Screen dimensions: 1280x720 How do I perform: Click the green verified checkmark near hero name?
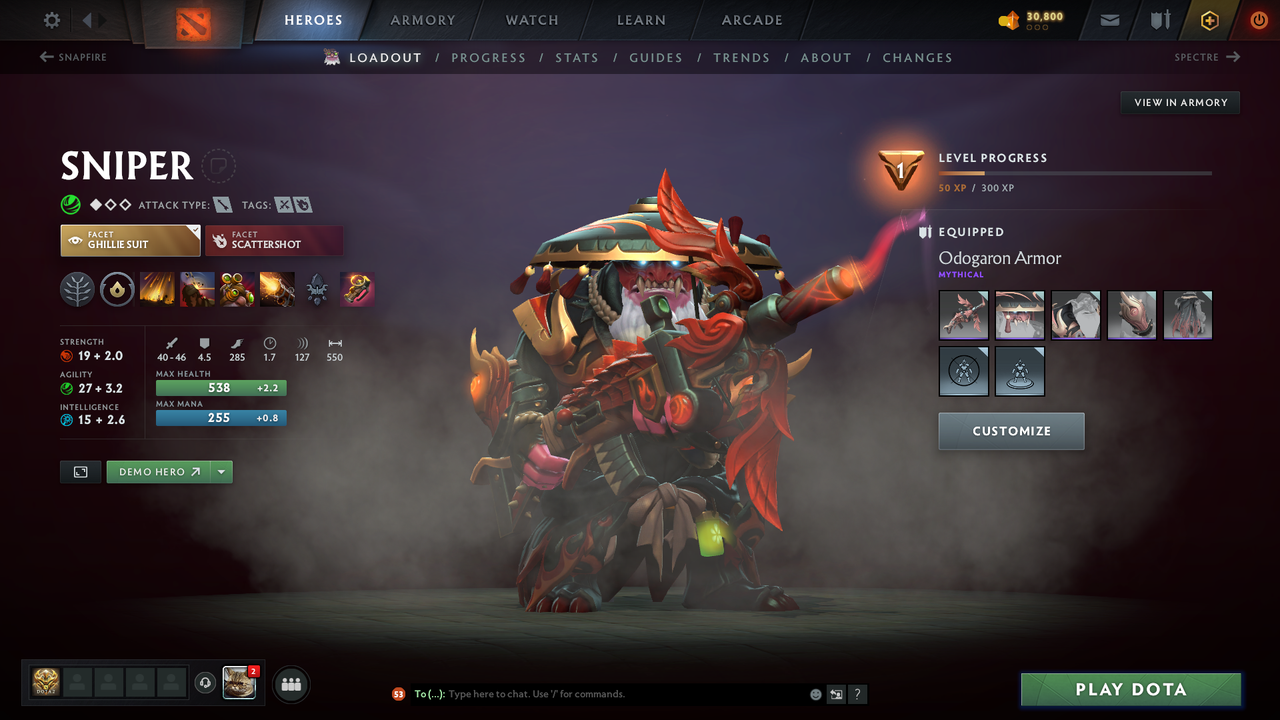tap(70, 204)
